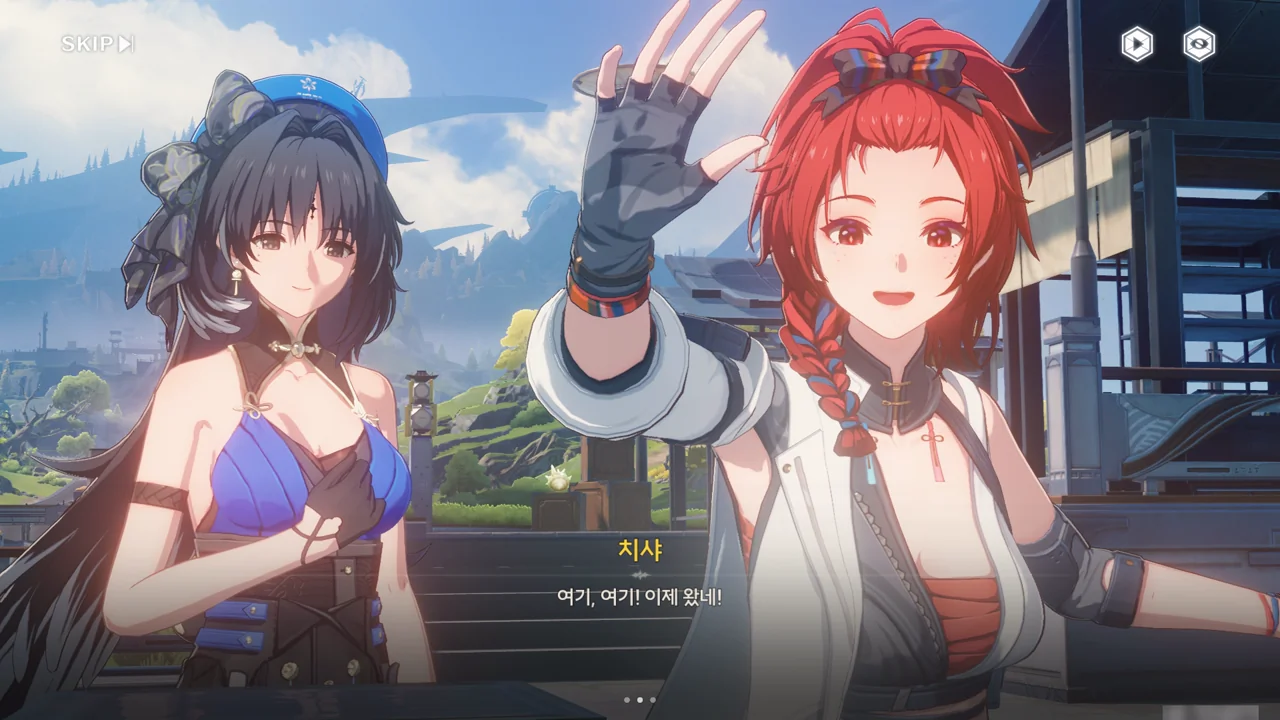Hide the dialogue interface with the eye icon
The width and height of the screenshot is (1280, 720).
1199,44
